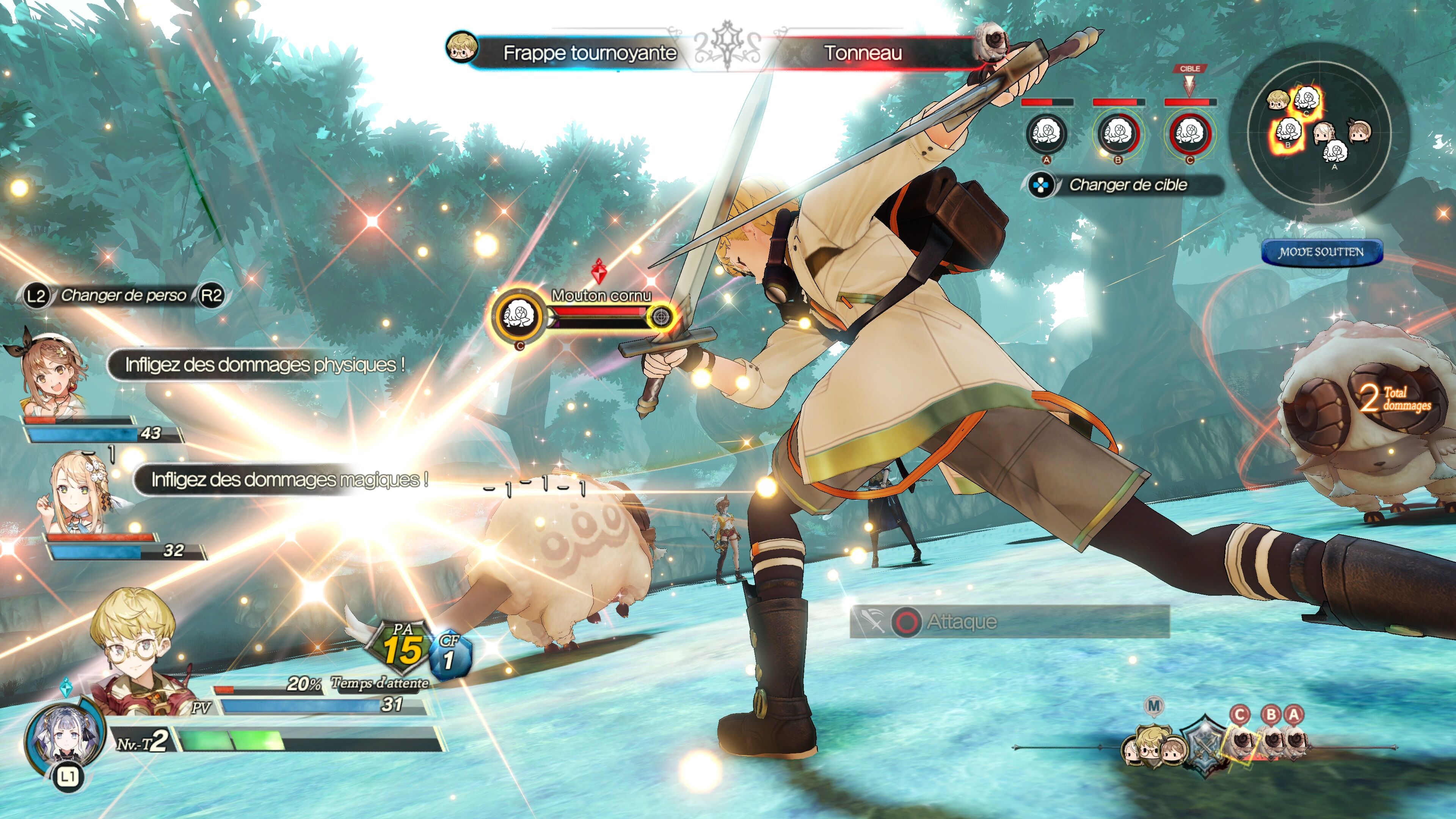Toggle the Mode Soutien button
Viewport: 1456px width, 819px height.
point(1321,252)
